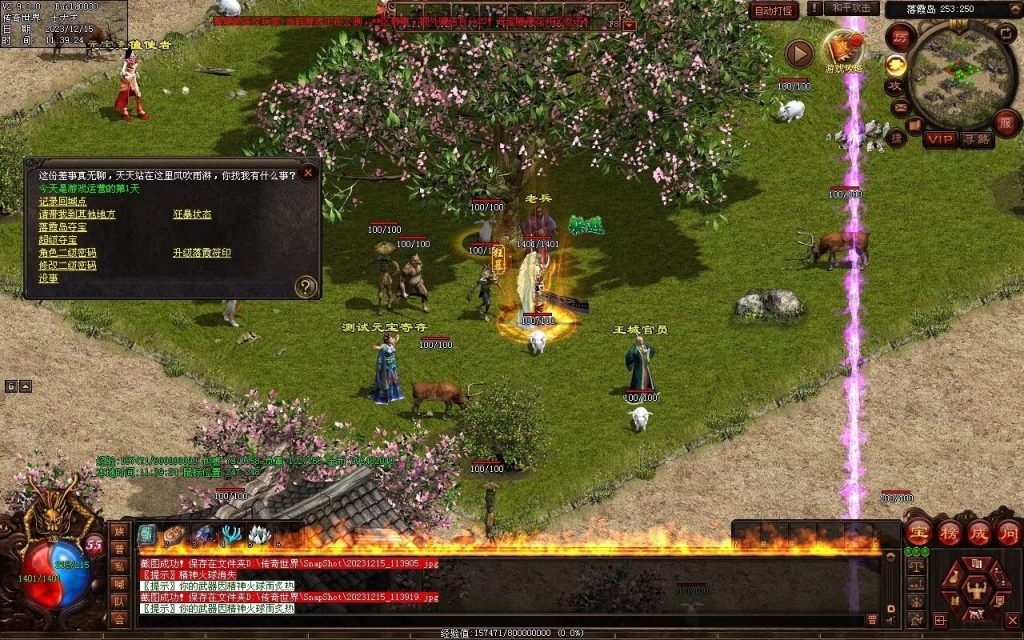The image size is (1024, 640).
Task: Toggle the 自动打怪 auto-fight button
Action: click(x=774, y=10)
